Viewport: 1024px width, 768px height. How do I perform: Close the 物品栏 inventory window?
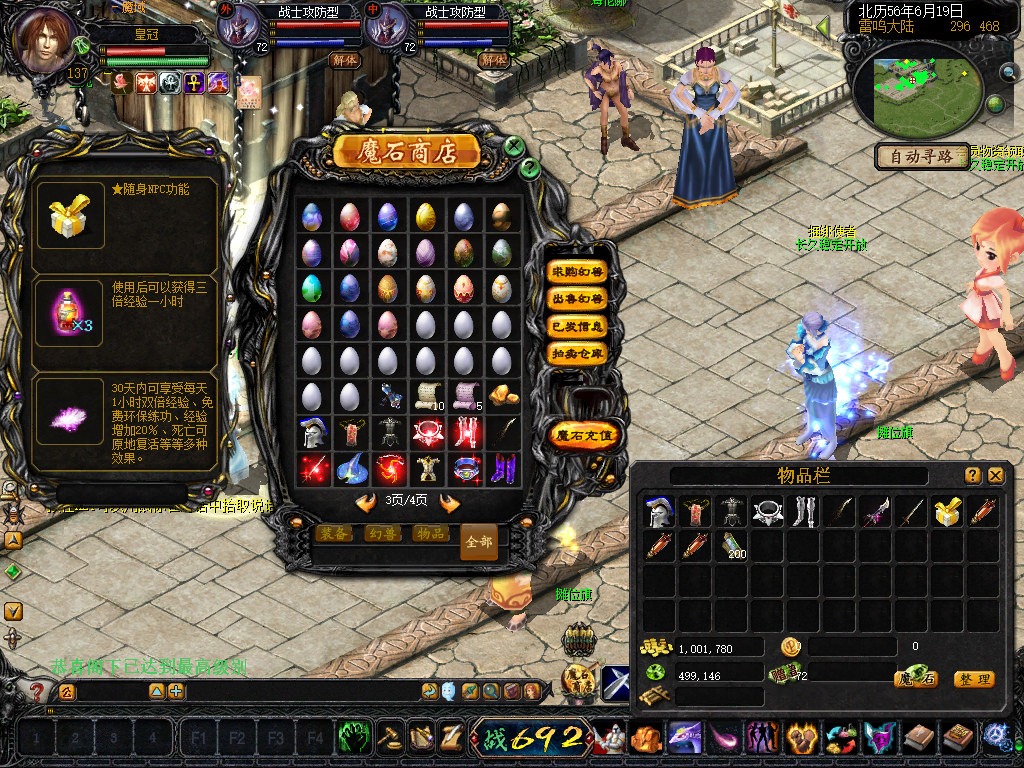coord(996,476)
